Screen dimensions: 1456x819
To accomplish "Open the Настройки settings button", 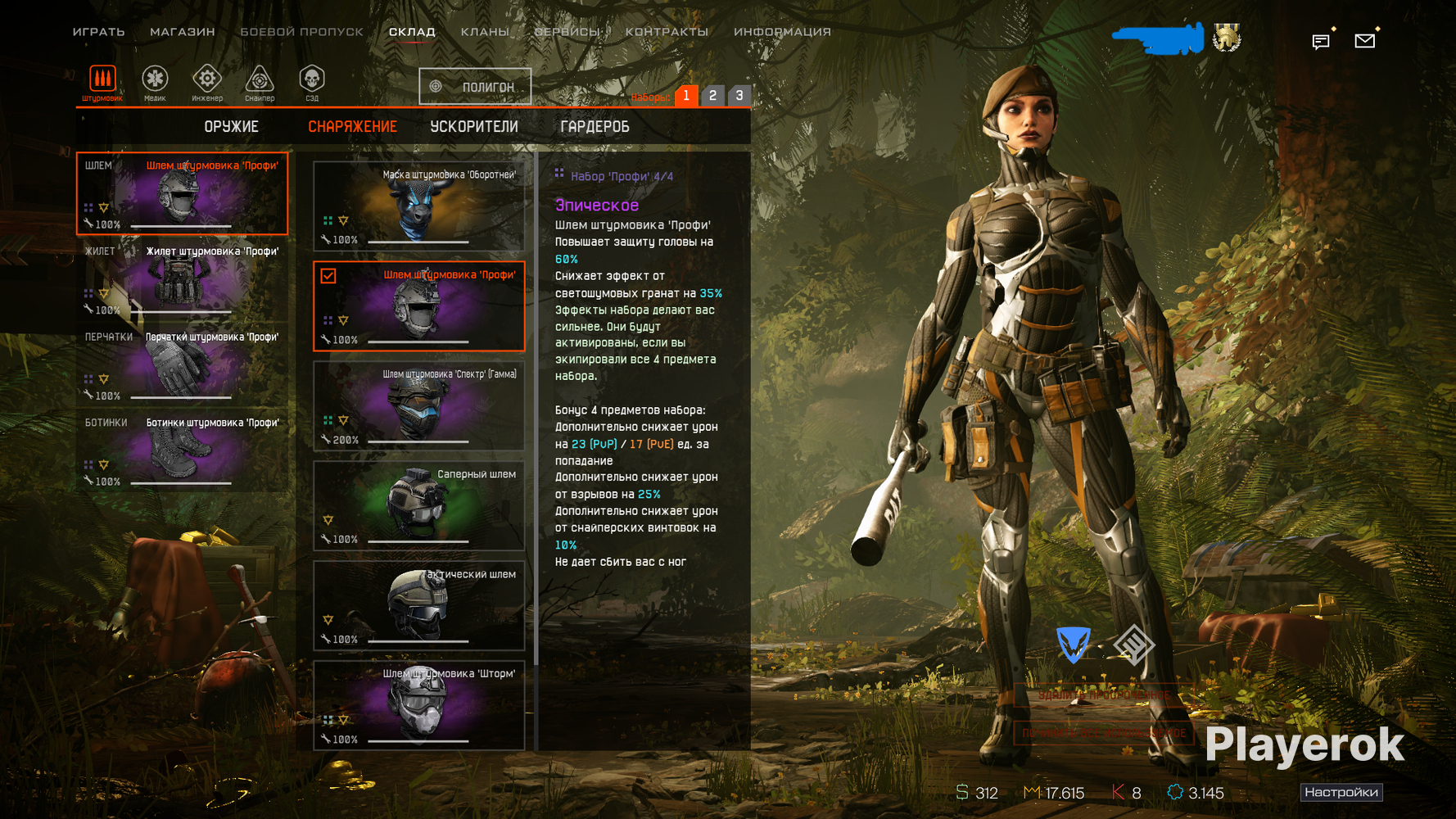I will 1341,792.
